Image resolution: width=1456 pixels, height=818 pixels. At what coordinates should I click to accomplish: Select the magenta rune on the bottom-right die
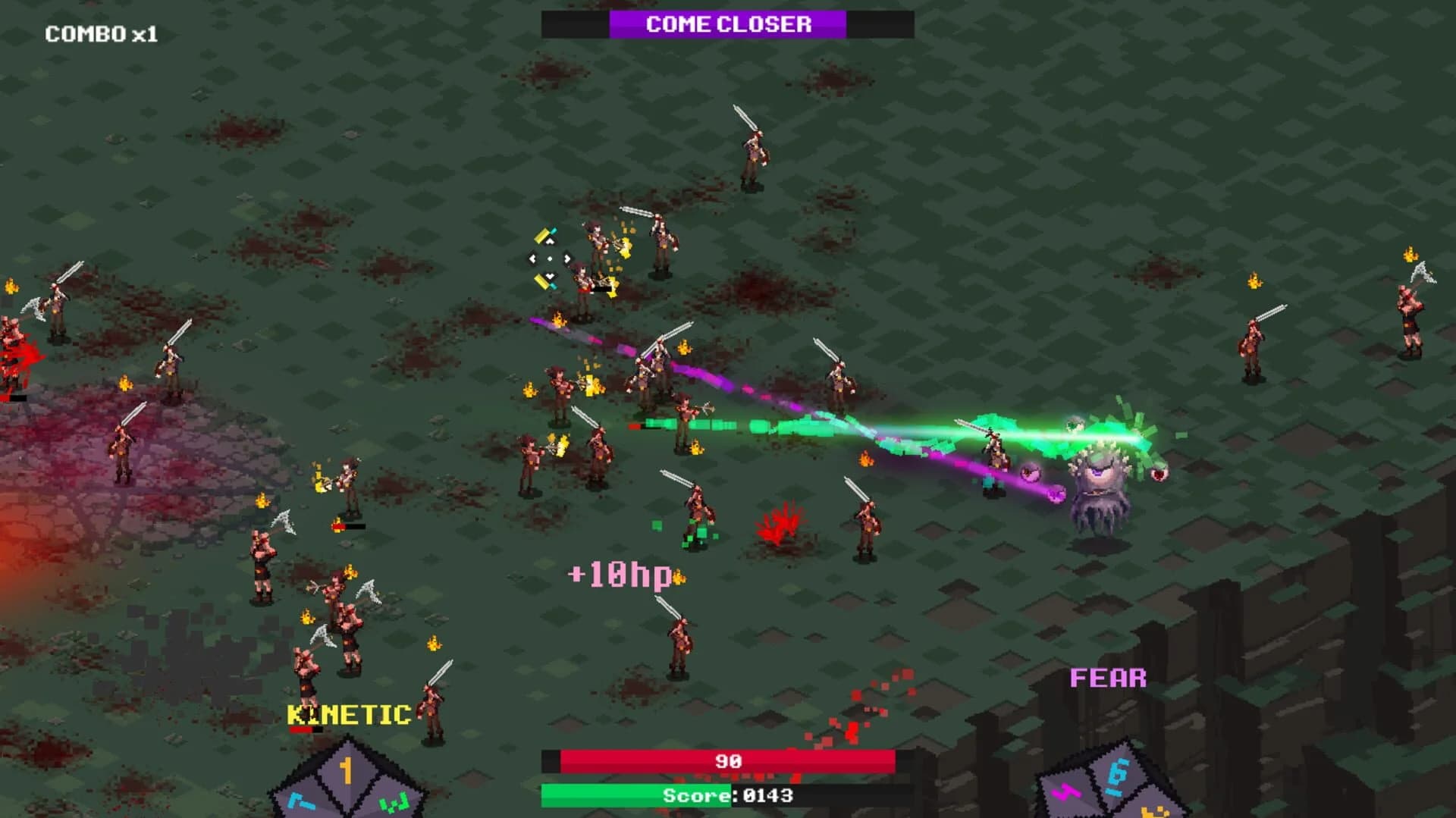pos(1065,793)
